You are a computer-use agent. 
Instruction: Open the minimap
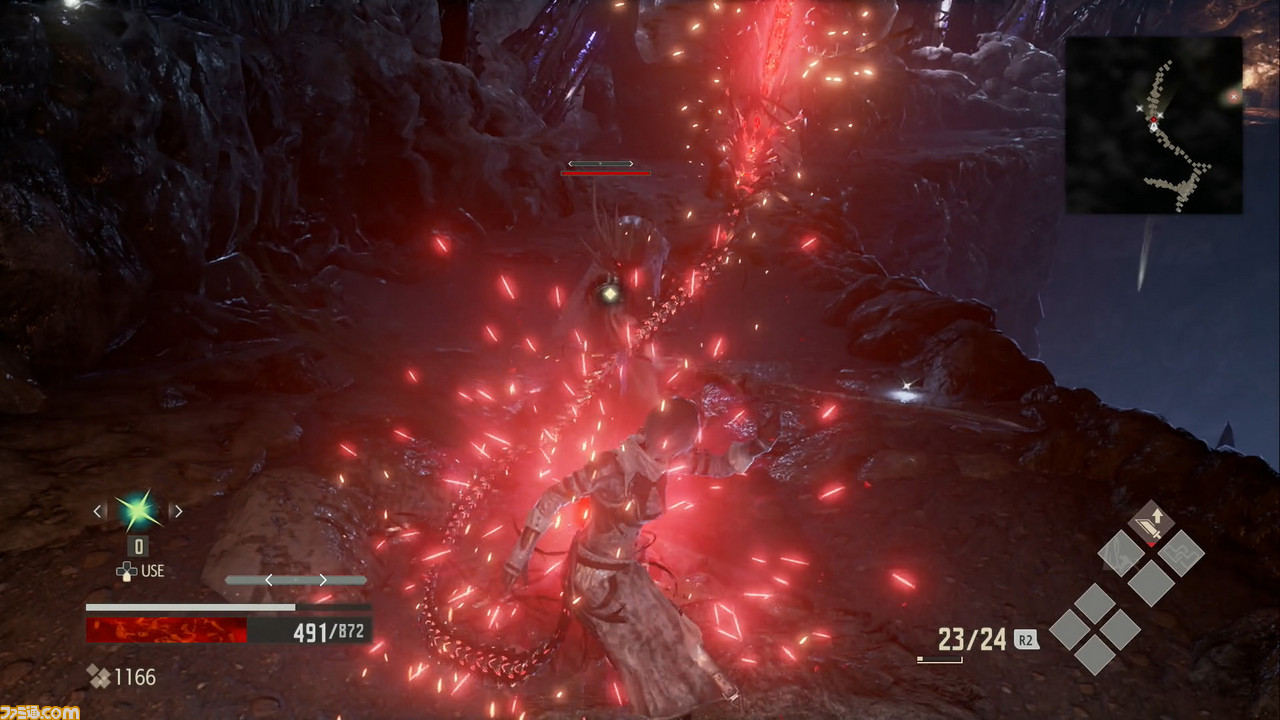[x=1153, y=125]
